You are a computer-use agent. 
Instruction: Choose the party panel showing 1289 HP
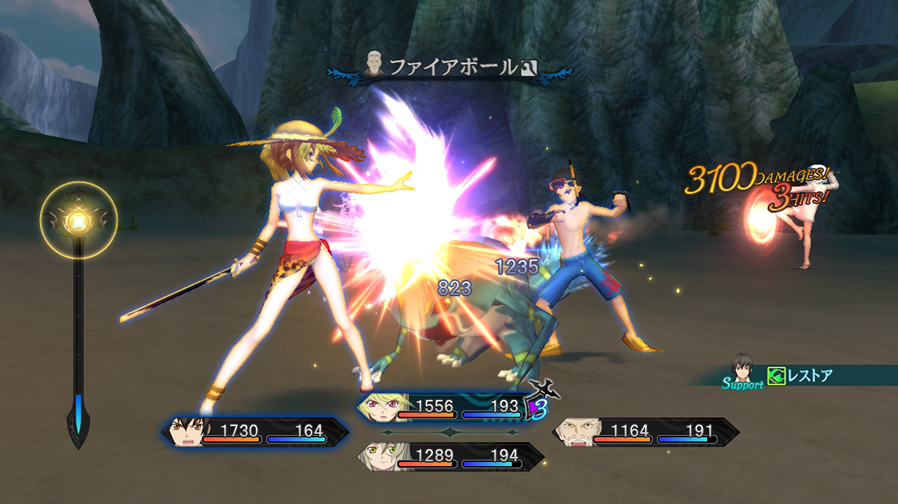point(450,457)
